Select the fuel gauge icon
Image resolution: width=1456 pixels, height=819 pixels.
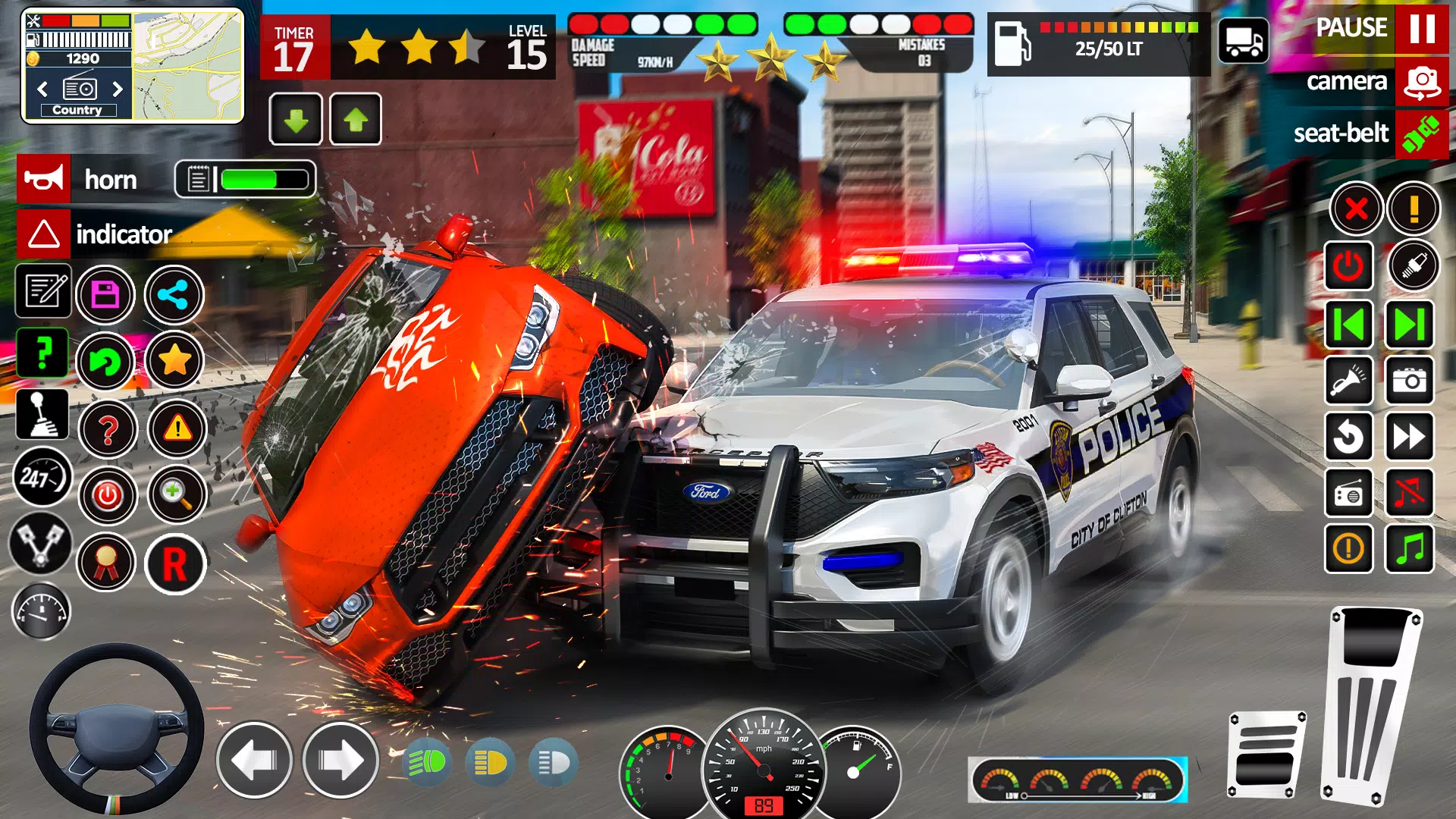pyautogui.click(x=42, y=611)
